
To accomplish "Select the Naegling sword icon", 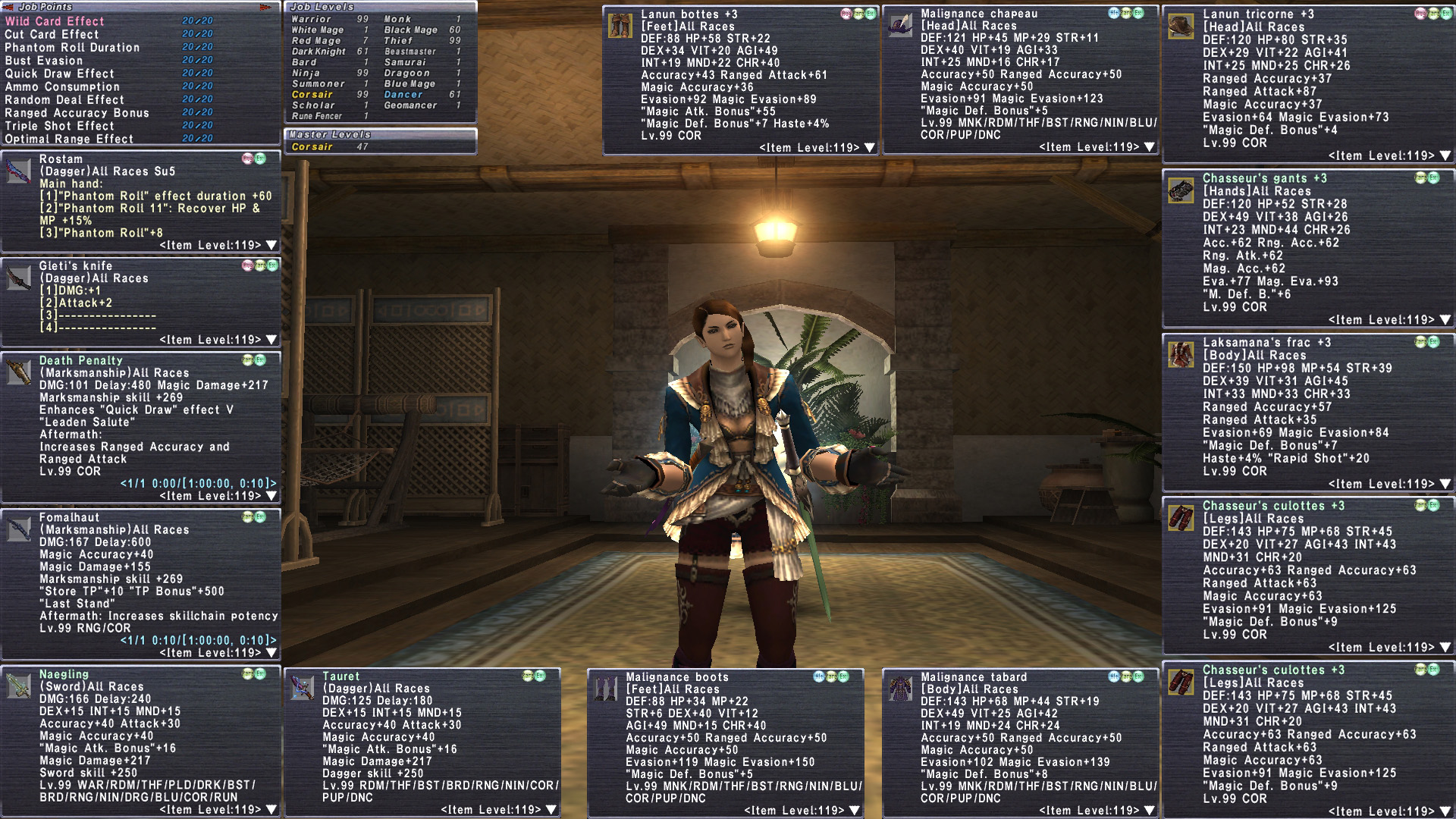I will (x=18, y=686).
